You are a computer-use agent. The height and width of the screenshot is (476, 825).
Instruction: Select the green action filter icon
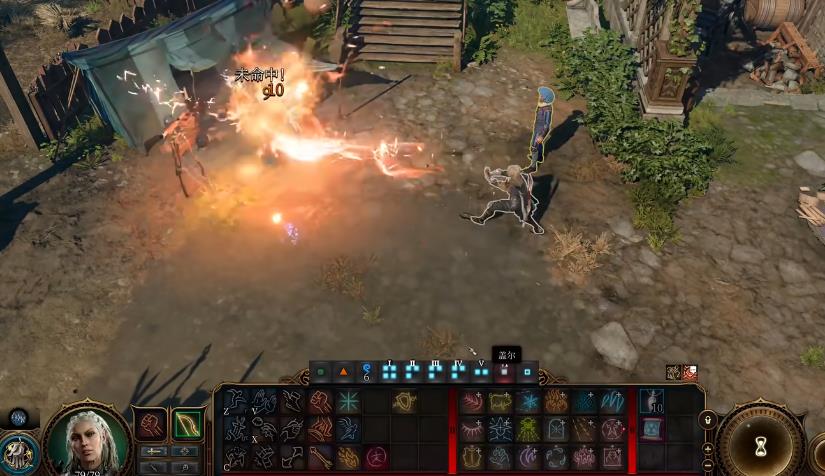(320, 372)
